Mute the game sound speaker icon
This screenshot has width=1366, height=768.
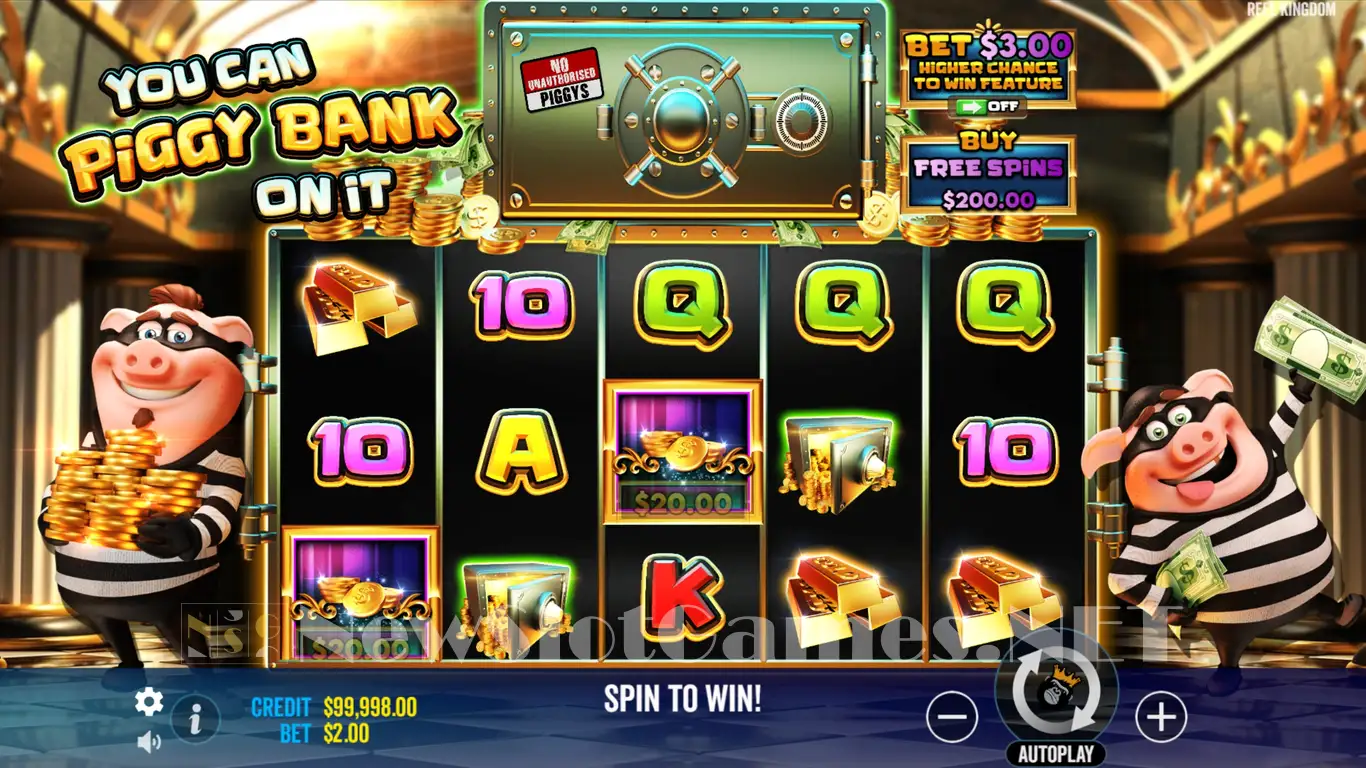pyautogui.click(x=149, y=741)
